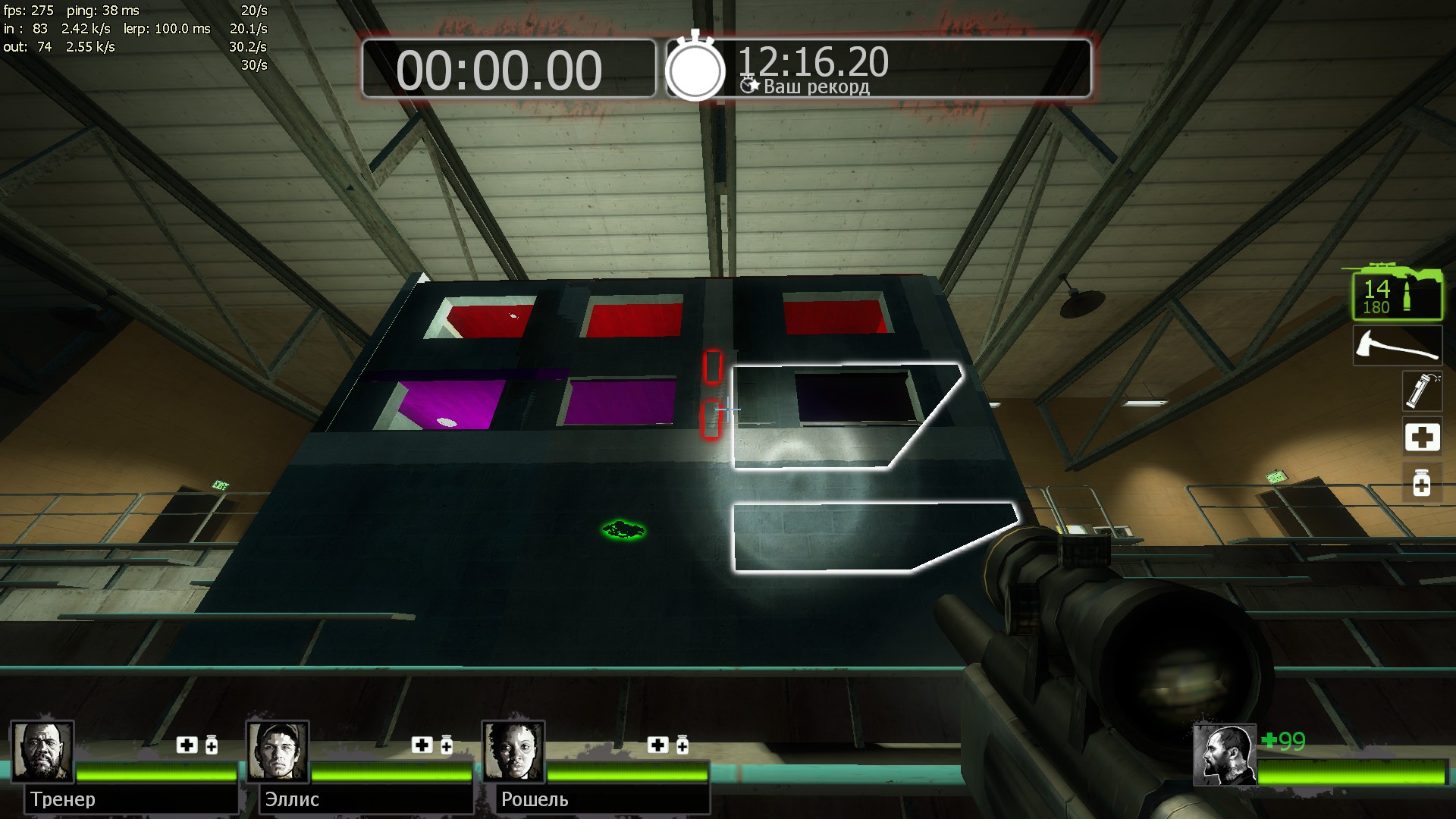
Task: Choose the first aid kit slot
Action: (1421, 438)
